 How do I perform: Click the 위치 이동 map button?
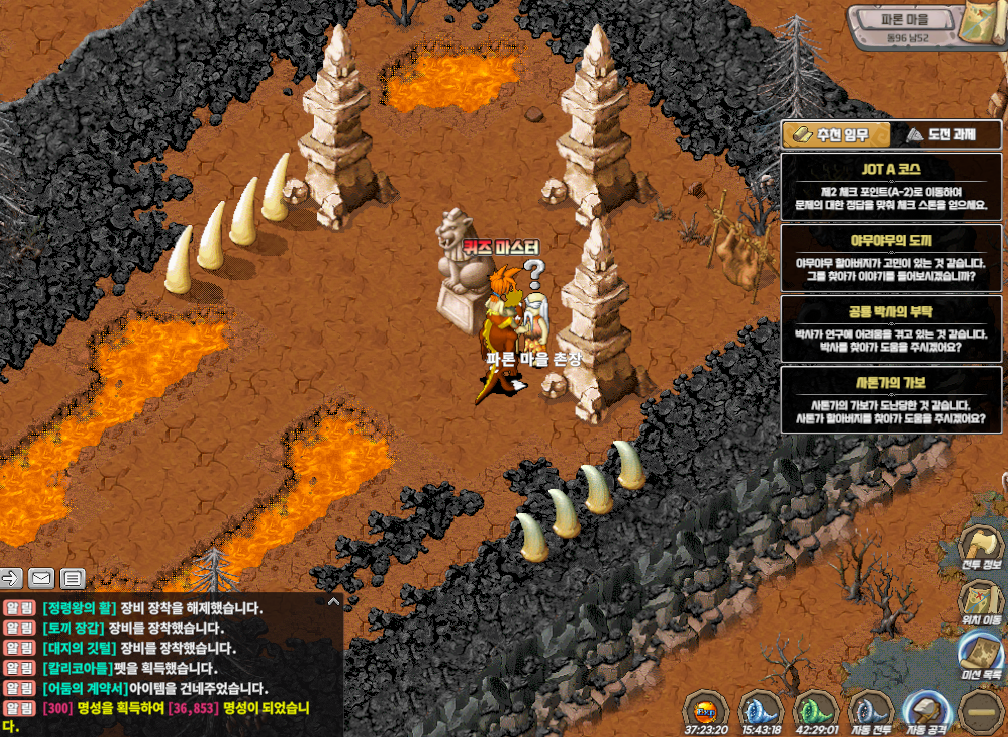coord(981,603)
